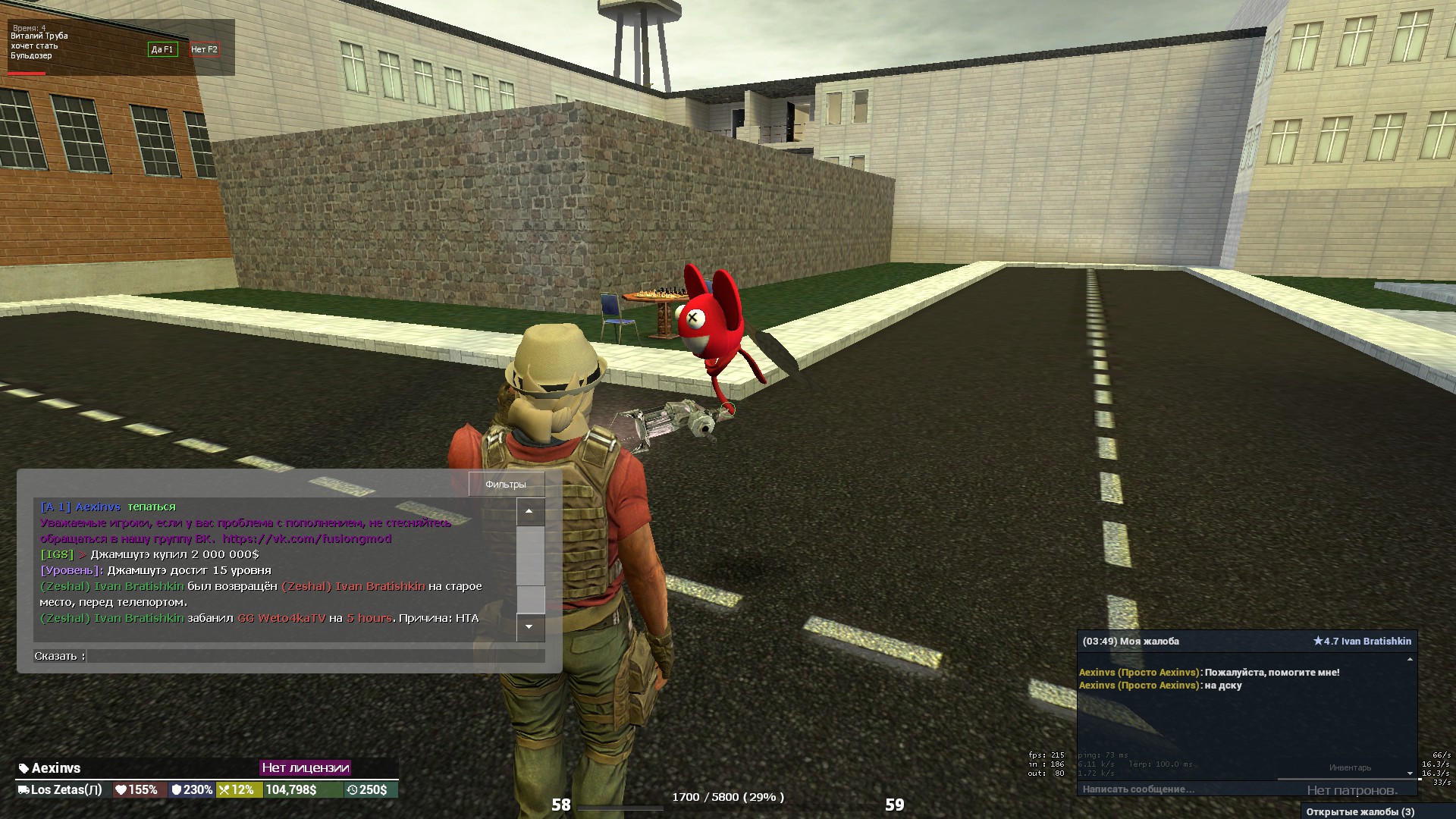Click the complaint window's scroll-up arrow
This screenshot has width=1456, height=819.
click(1410, 660)
